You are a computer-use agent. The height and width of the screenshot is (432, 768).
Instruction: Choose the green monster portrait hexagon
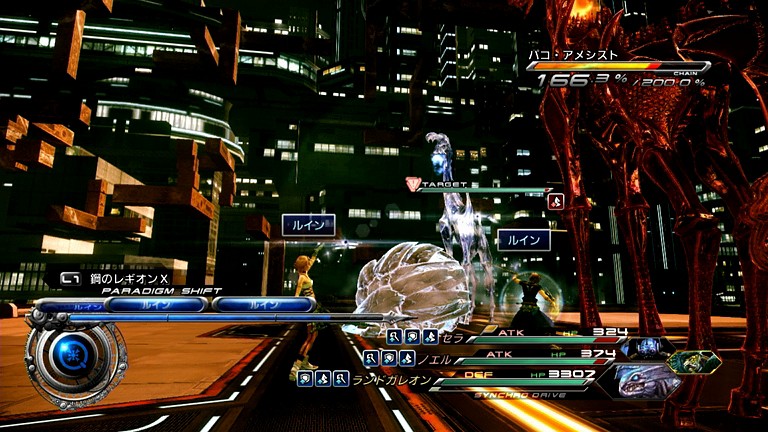pyautogui.click(x=694, y=361)
